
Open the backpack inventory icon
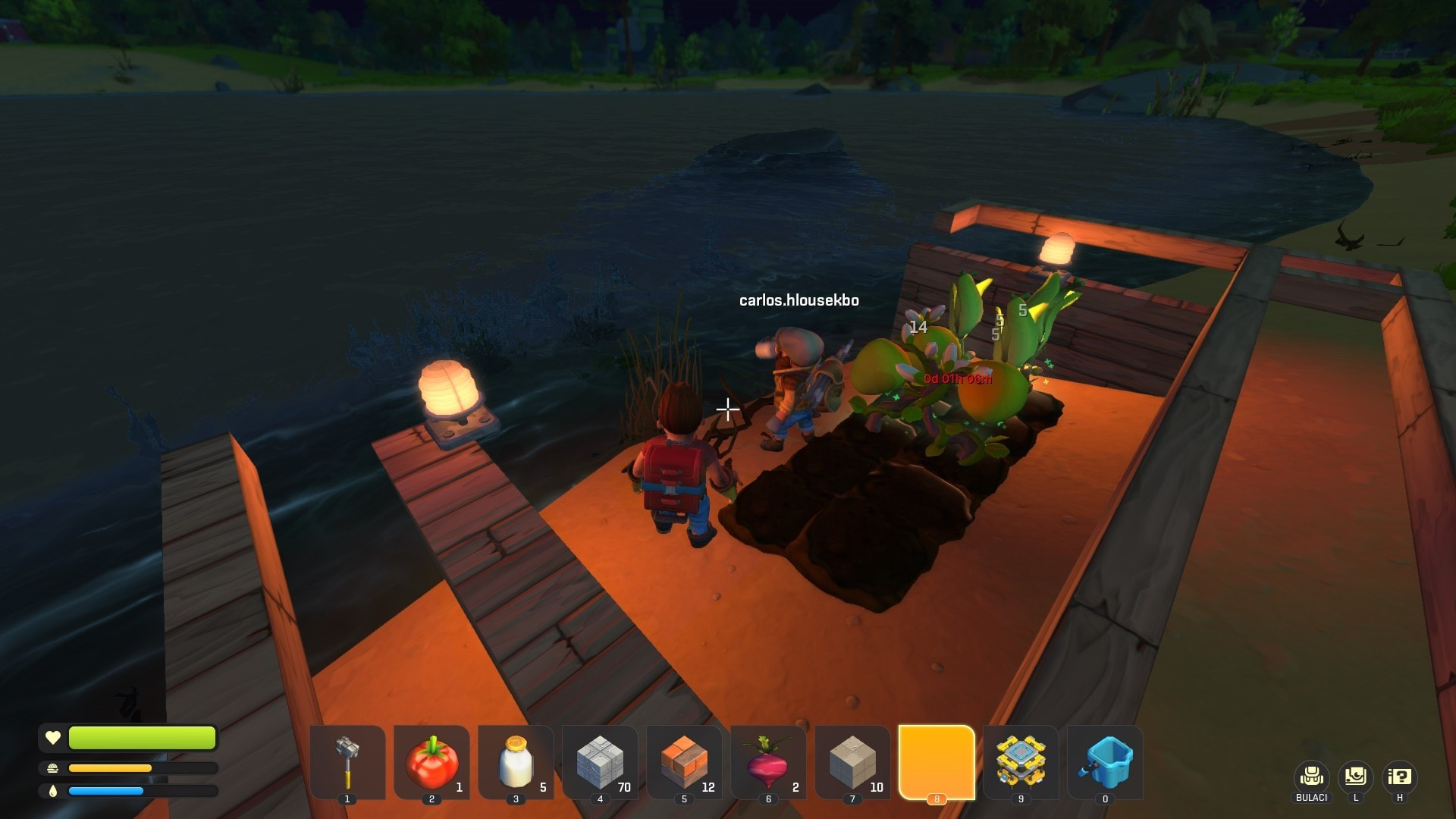coord(1311,777)
